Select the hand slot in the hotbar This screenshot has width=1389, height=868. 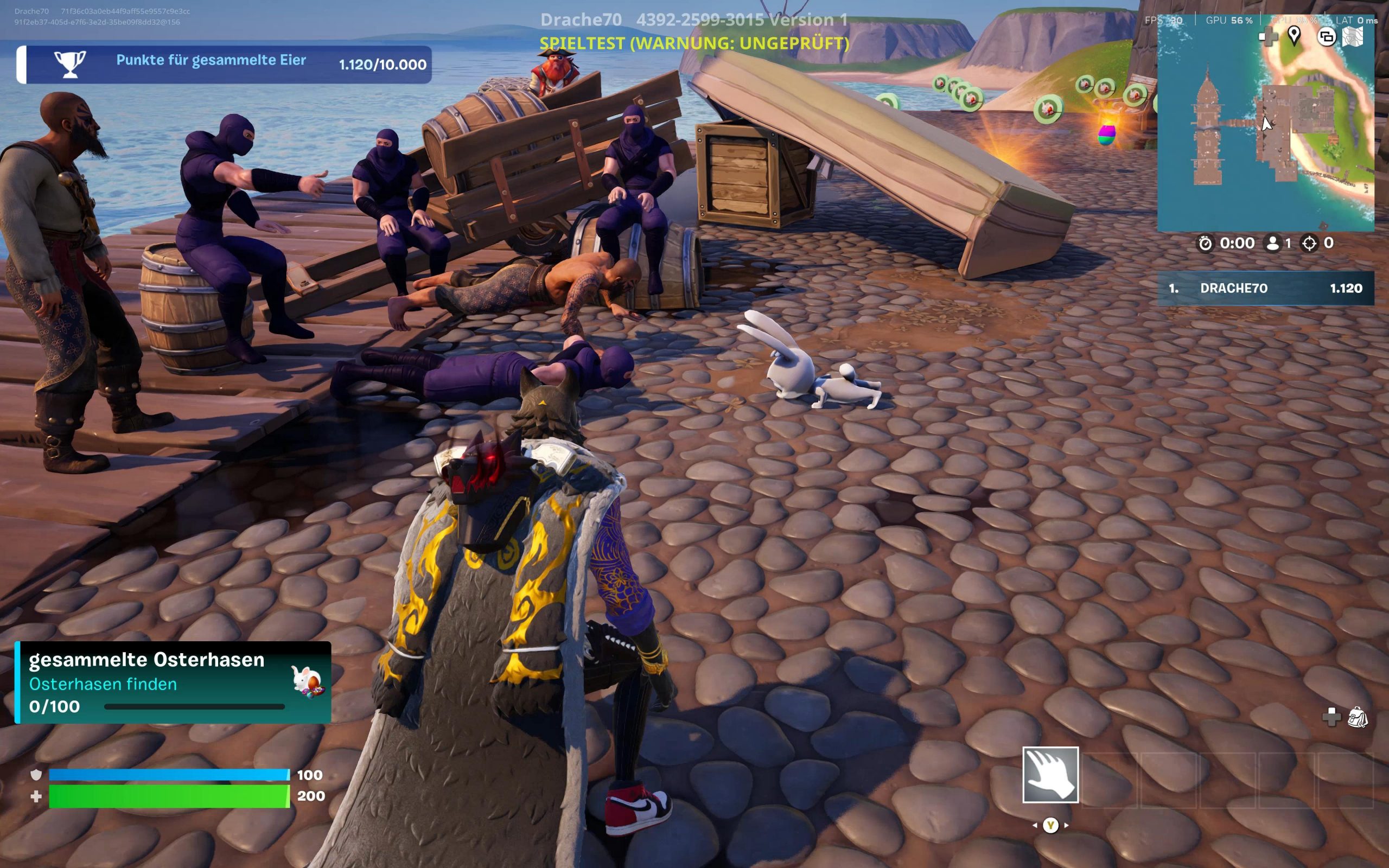coord(1050,775)
